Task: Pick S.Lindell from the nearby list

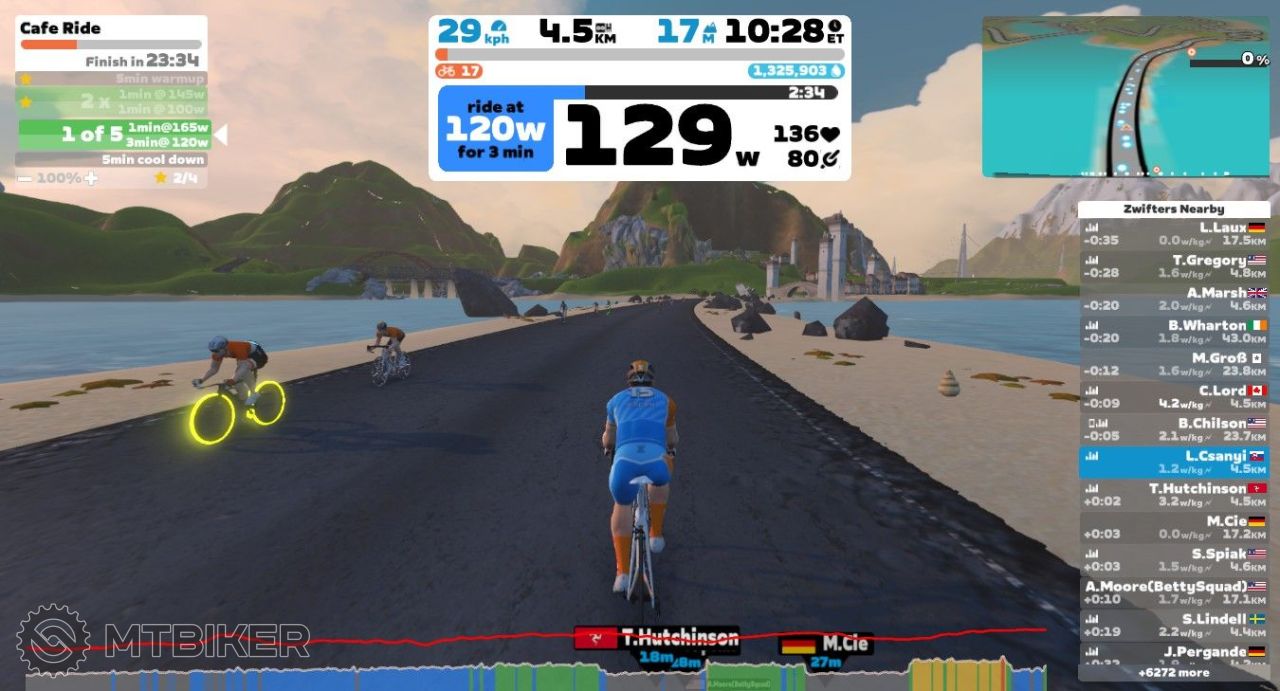Action: coord(1174,625)
